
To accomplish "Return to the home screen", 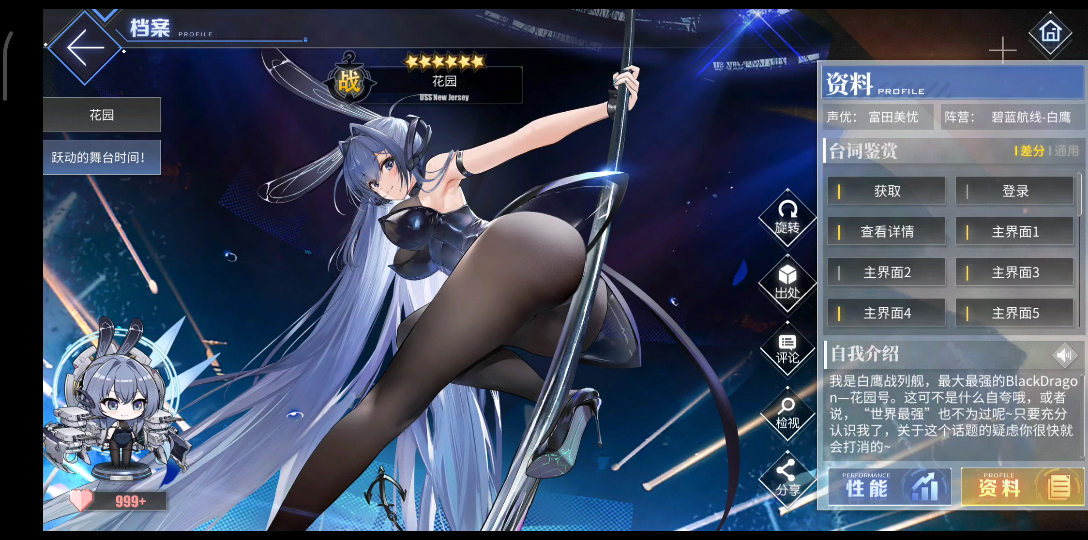I will (1049, 32).
